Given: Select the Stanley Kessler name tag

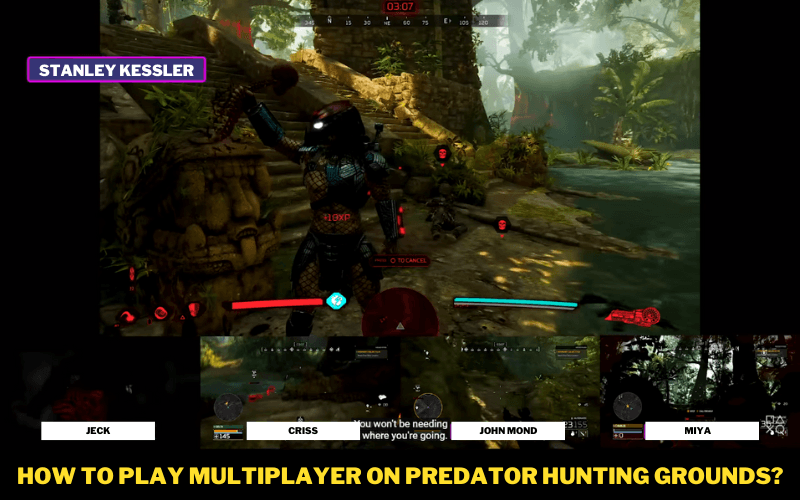Looking at the screenshot, I should 117,70.
